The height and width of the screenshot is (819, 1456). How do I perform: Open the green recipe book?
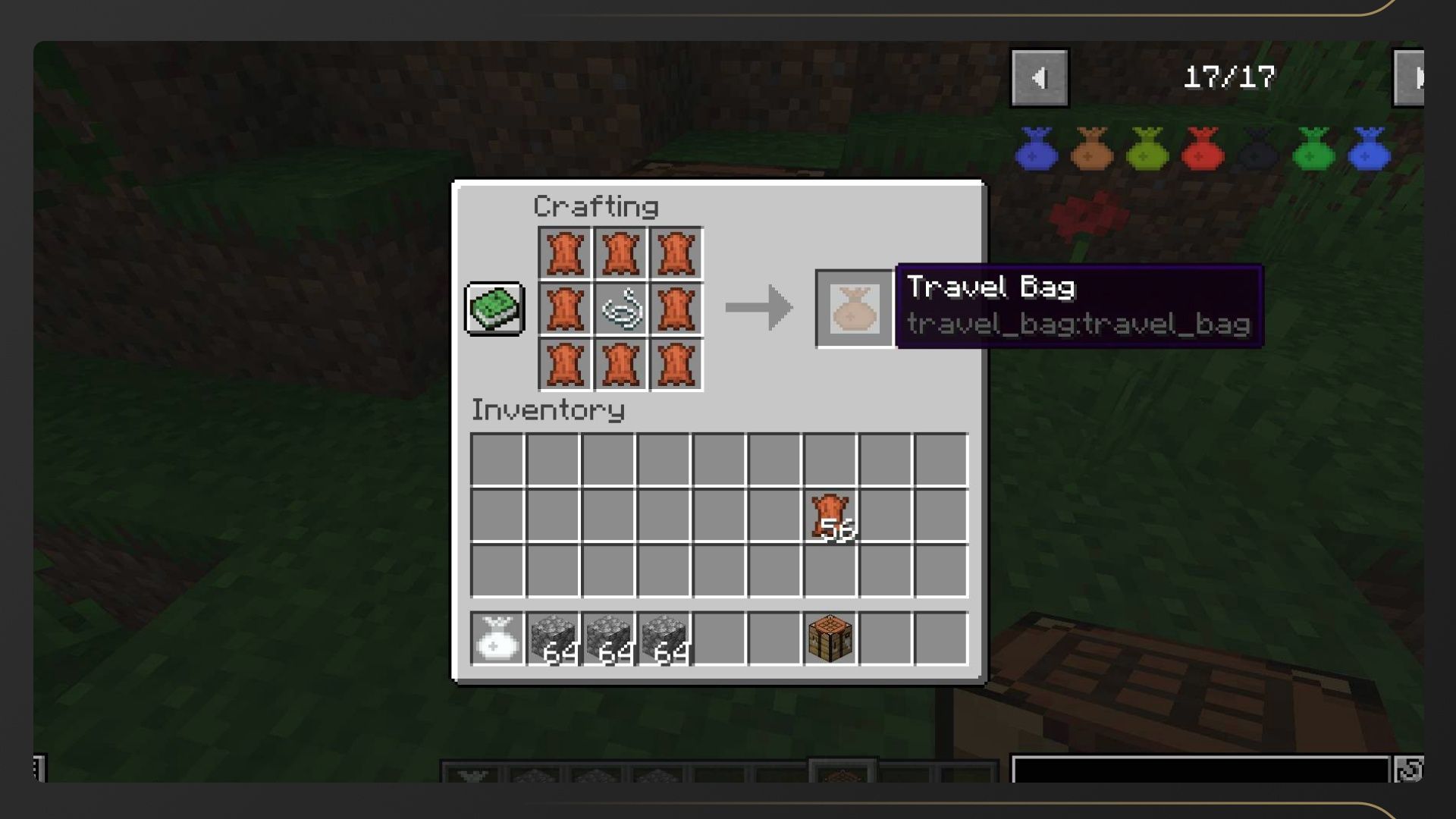pyautogui.click(x=494, y=309)
